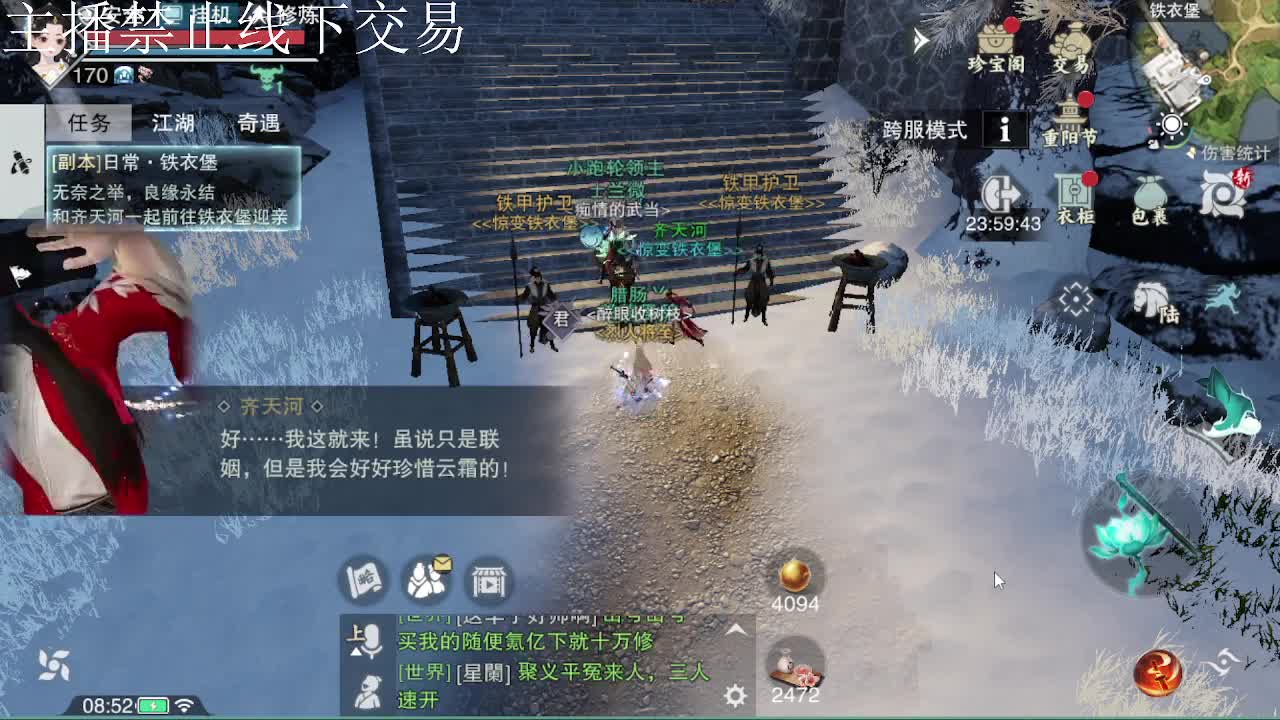Show 跨服模式 info with the i button
The width and height of the screenshot is (1280, 720).
pos(1004,130)
